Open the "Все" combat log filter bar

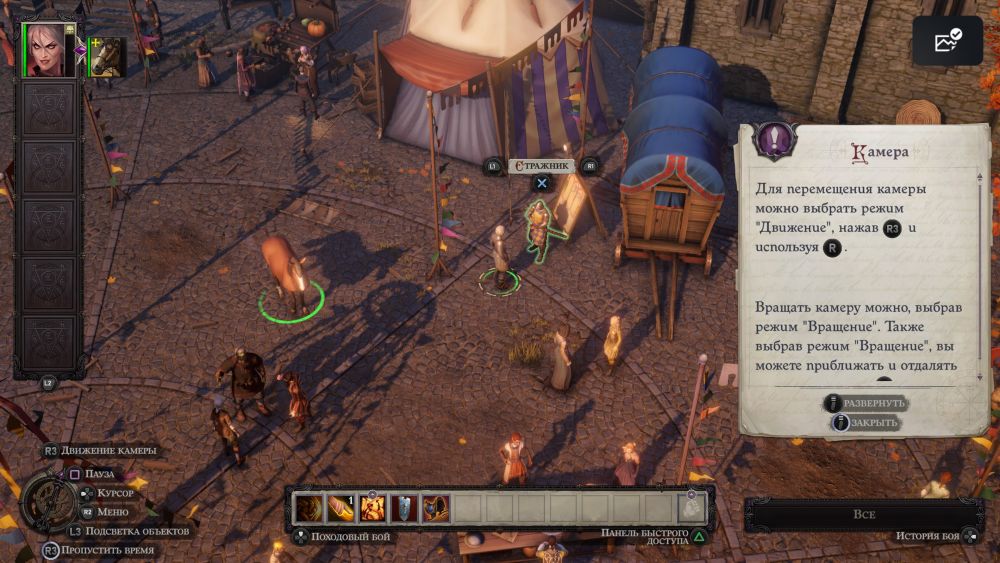(x=864, y=514)
